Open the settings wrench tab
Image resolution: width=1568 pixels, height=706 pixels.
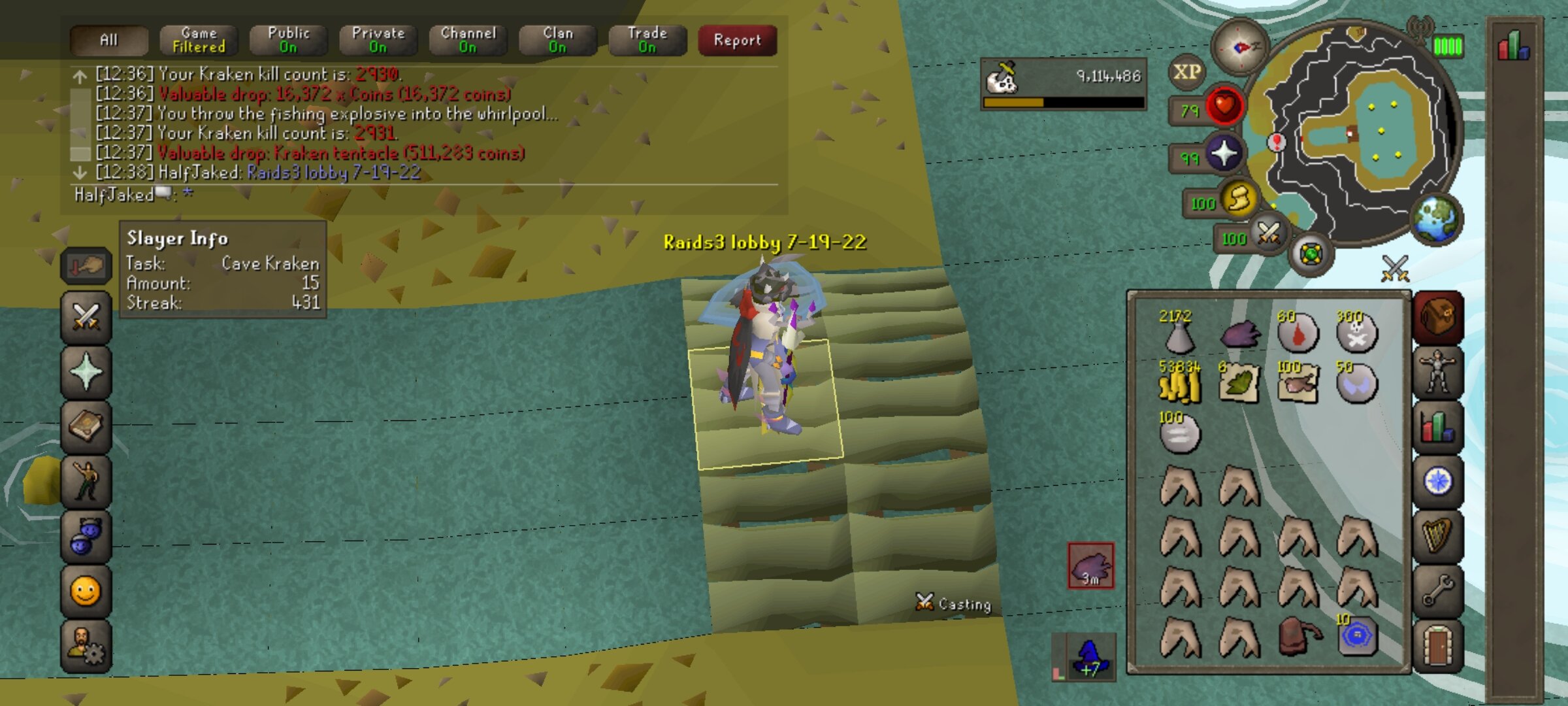pos(1437,591)
